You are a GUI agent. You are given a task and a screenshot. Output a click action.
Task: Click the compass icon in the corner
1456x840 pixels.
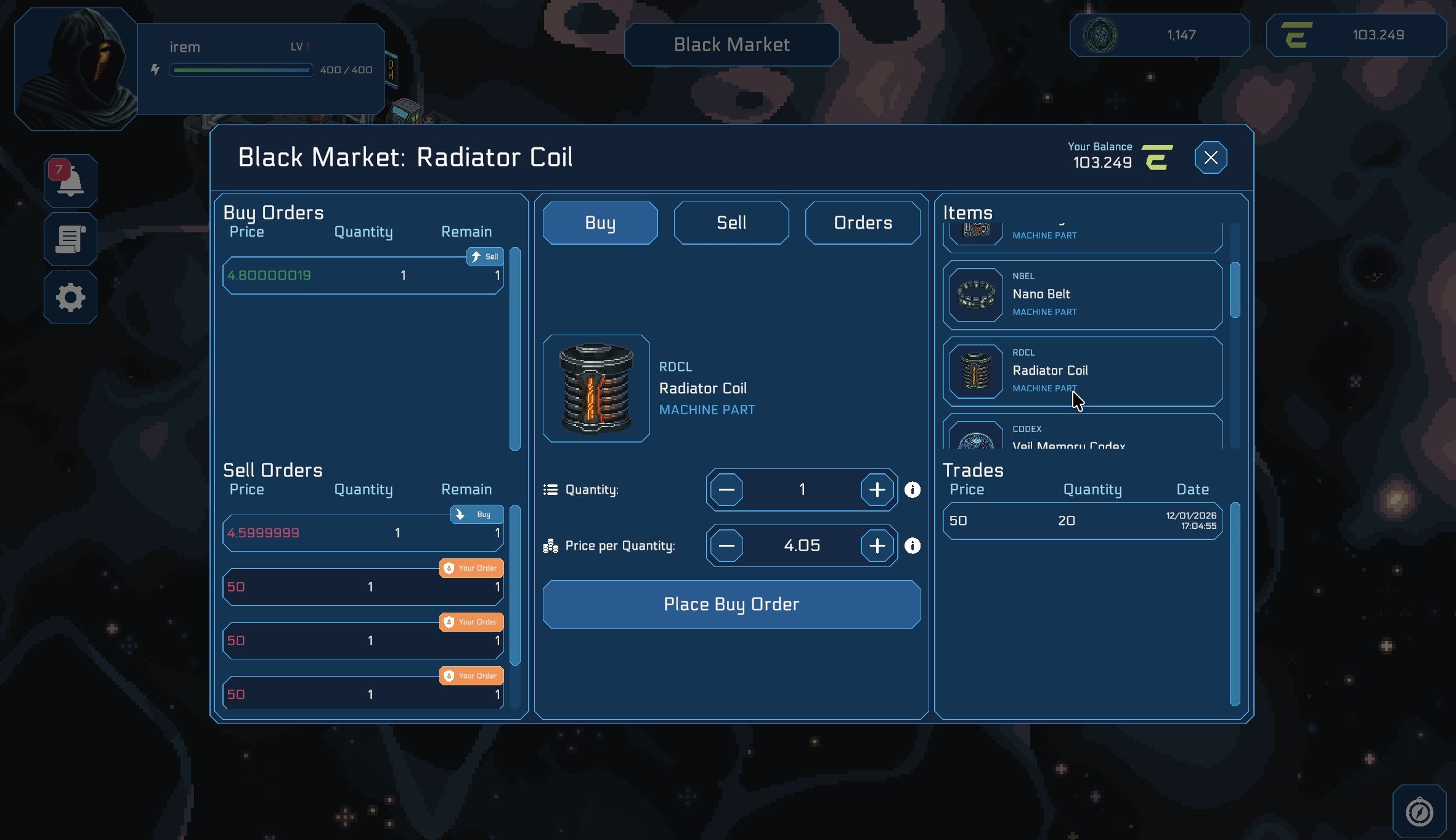point(1418,812)
